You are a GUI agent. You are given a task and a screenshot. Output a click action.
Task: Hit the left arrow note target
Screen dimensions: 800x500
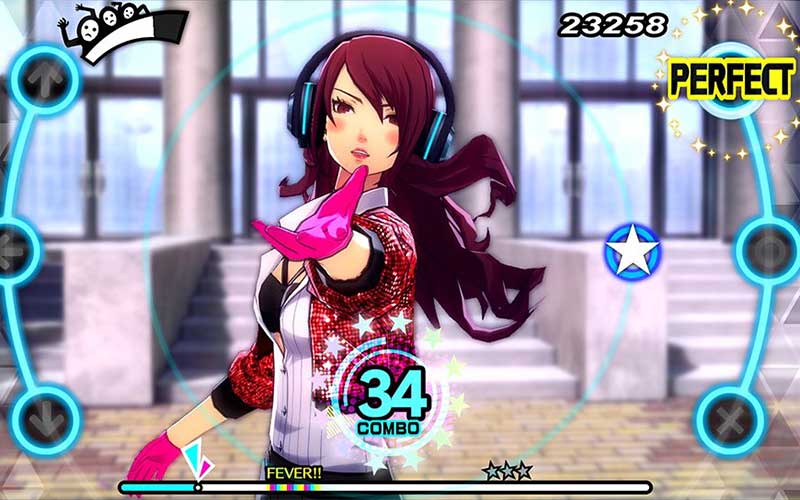click(10, 249)
